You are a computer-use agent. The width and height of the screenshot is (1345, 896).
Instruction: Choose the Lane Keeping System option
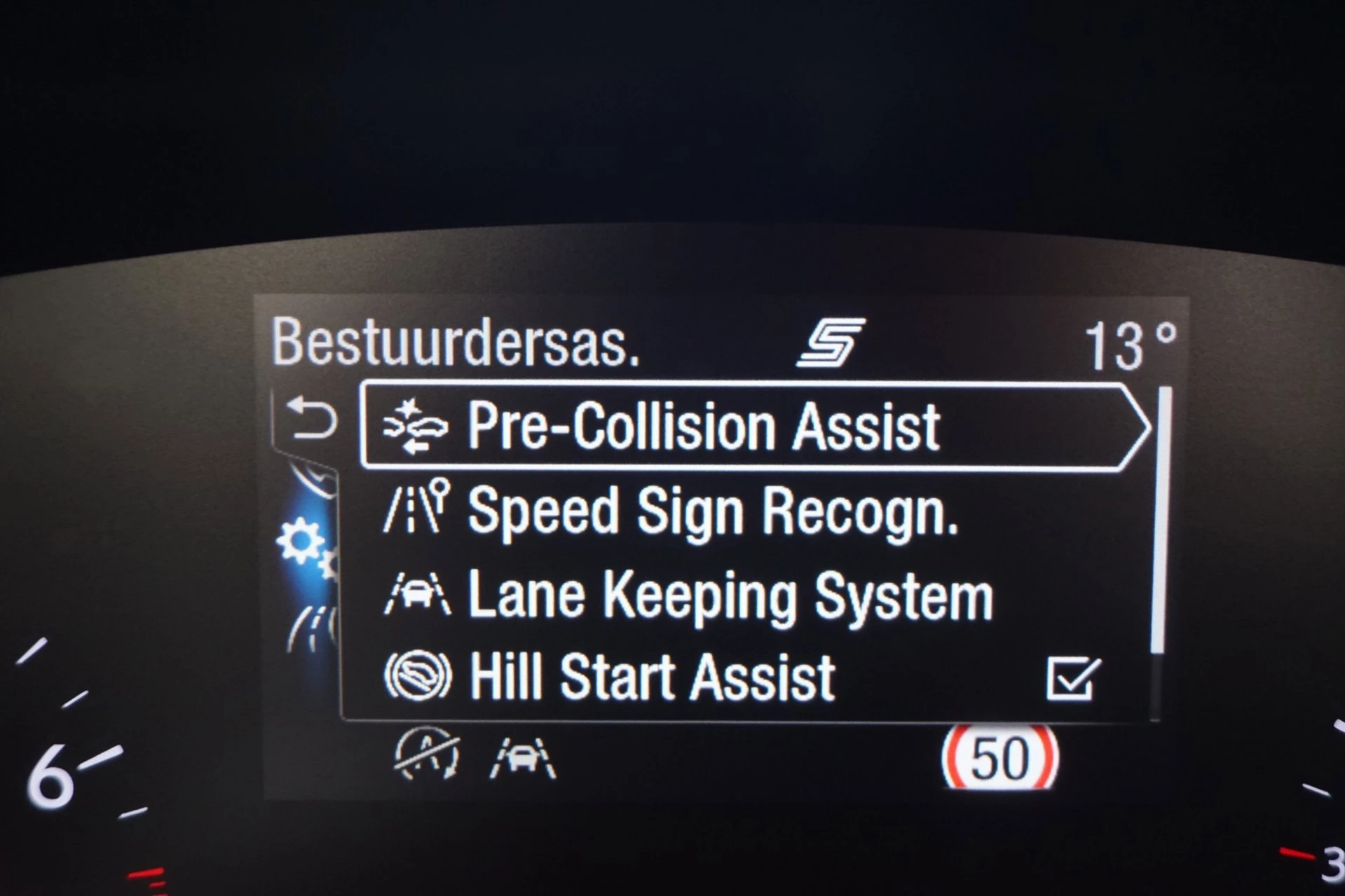729,596
